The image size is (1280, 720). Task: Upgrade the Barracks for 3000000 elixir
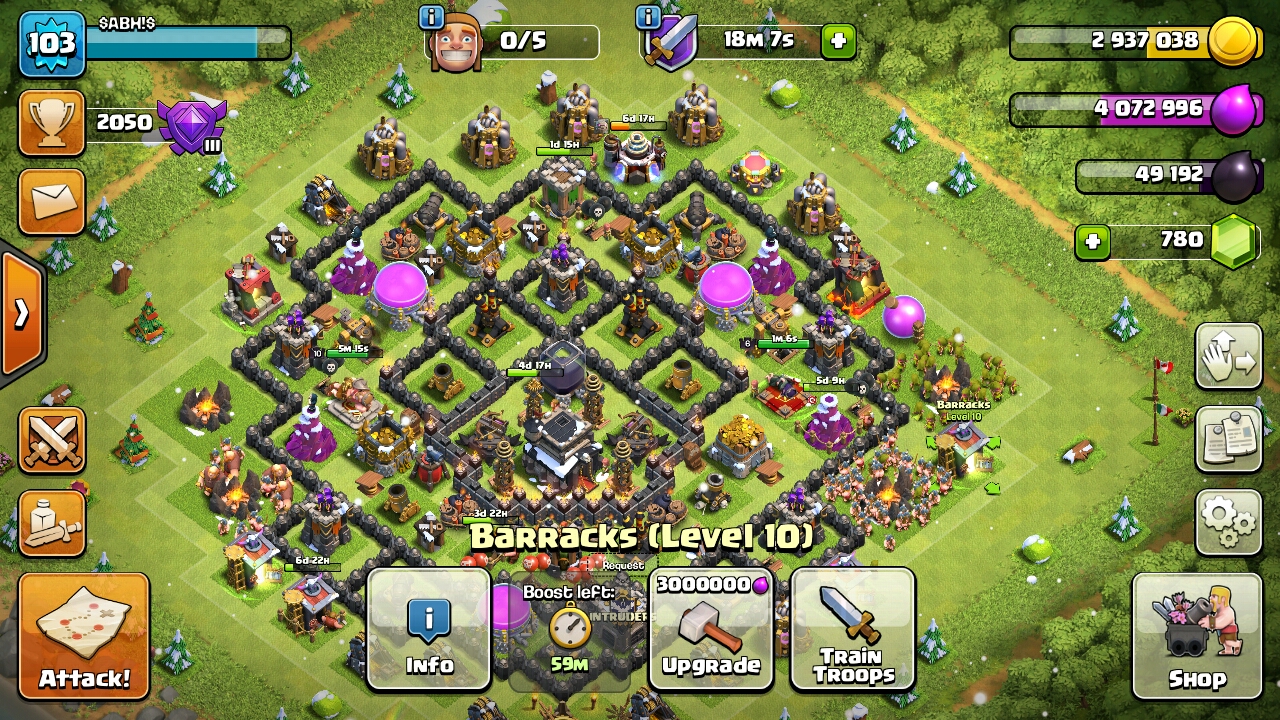(711, 629)
